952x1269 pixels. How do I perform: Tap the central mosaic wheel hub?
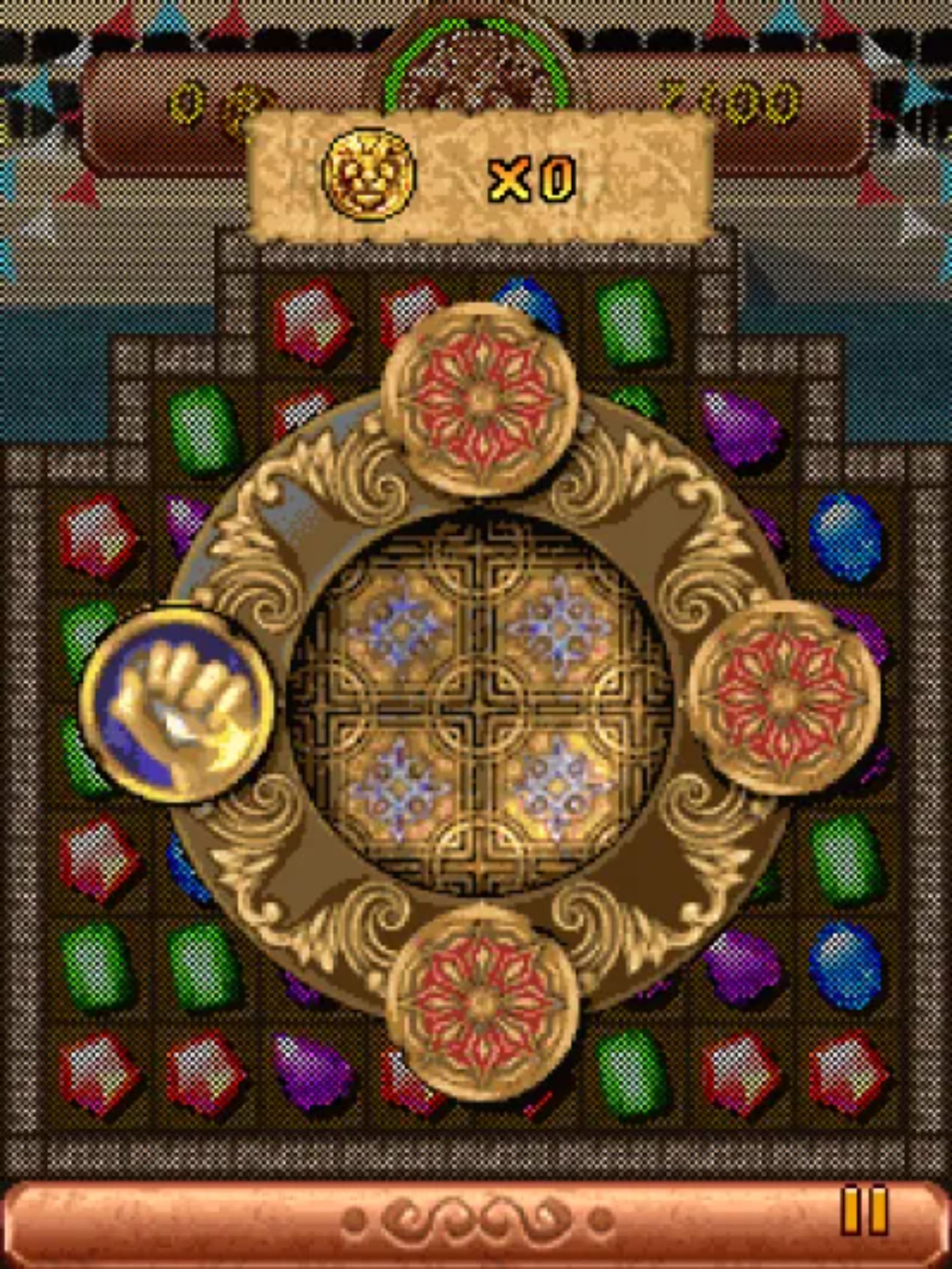click(482, 705)
